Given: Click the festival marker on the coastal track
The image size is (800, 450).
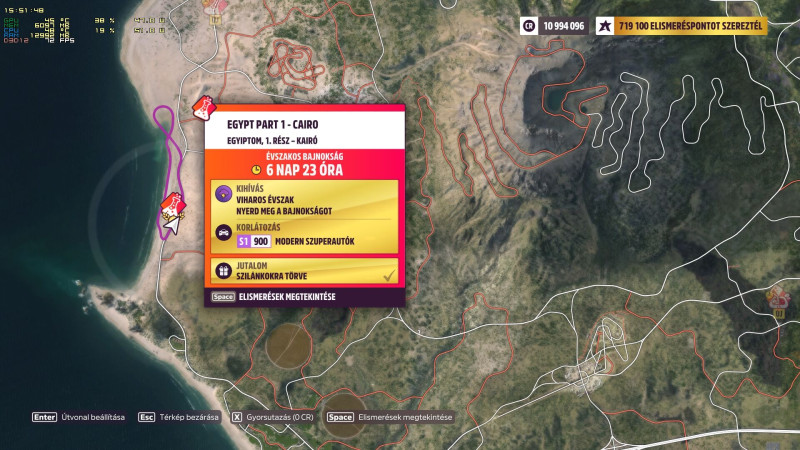Looking at the screenshot, I should (x=173, y=208).
